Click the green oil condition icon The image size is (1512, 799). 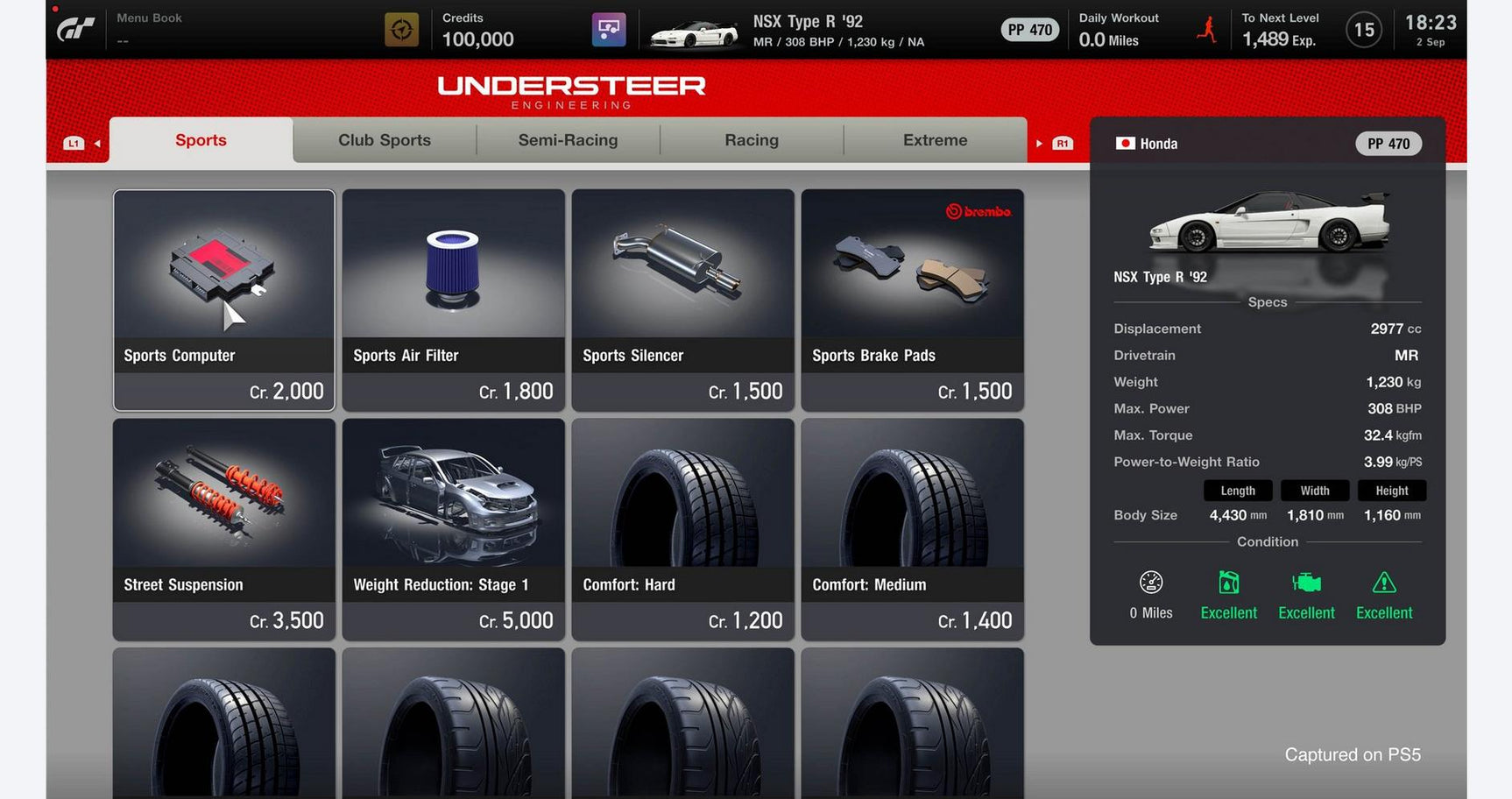(x=1228, y=581)
